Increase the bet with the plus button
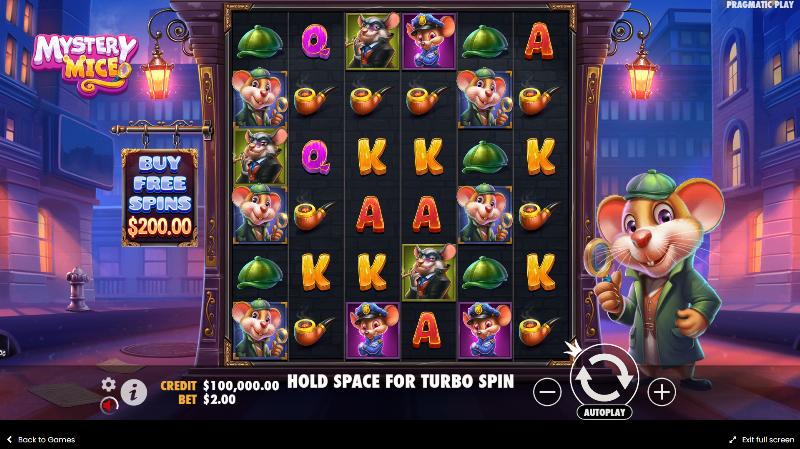The image size is (800, 449). 661,391
